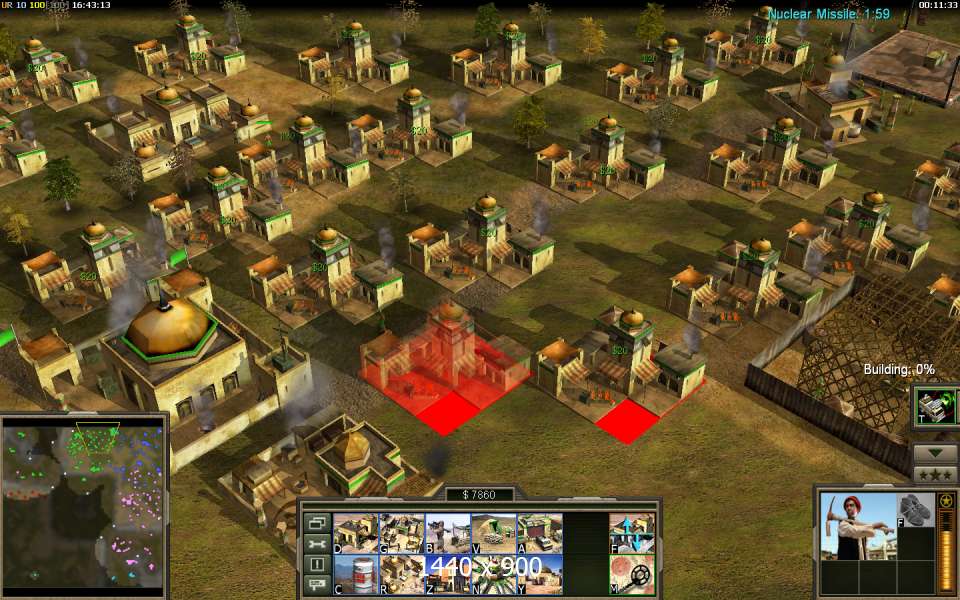
Task: Choose the build icon with hotkey Y
Action: [539, 574]
